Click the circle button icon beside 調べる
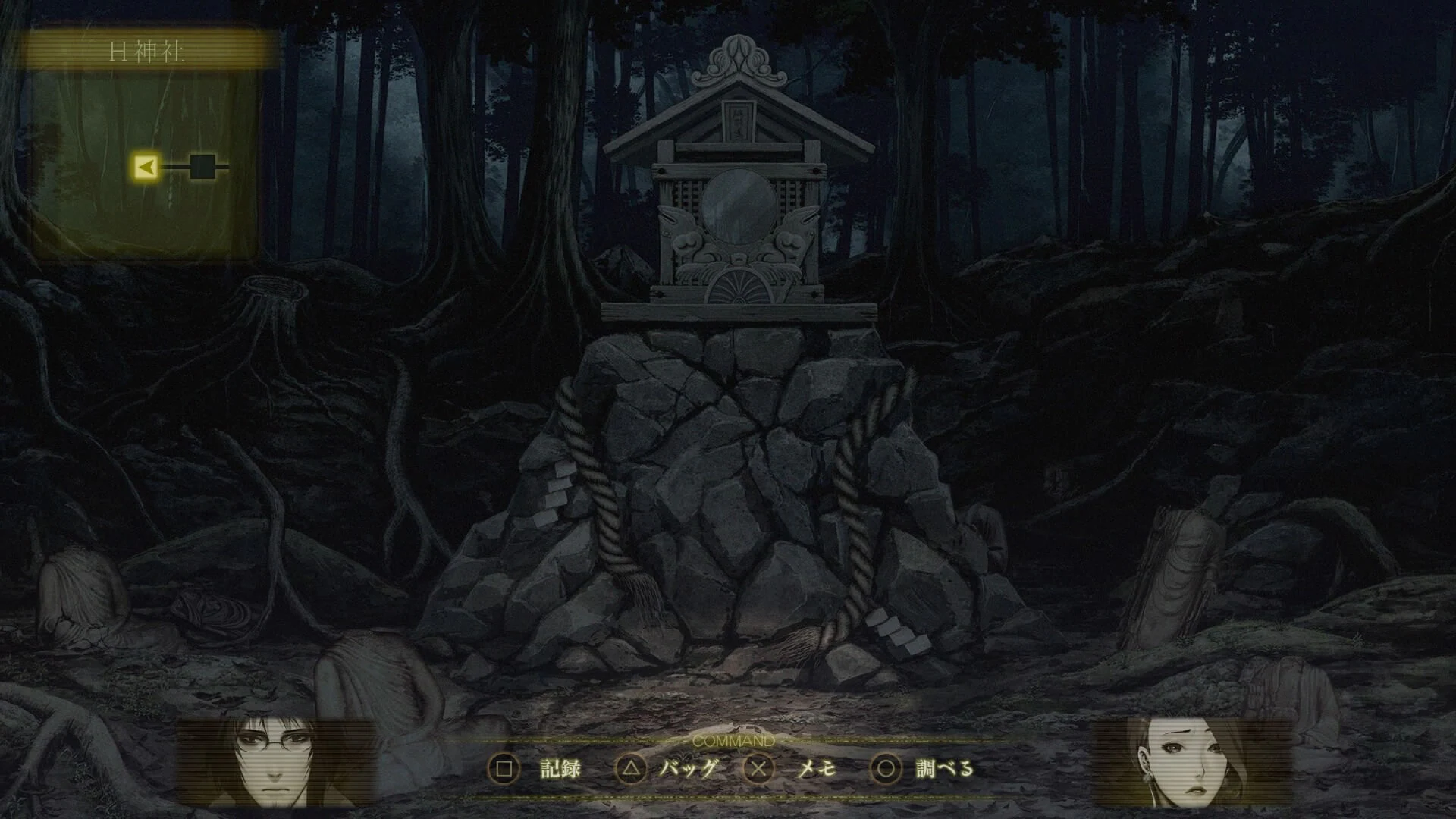The height and width of the screenshot is (819, 1456). (x=884, y=768)
